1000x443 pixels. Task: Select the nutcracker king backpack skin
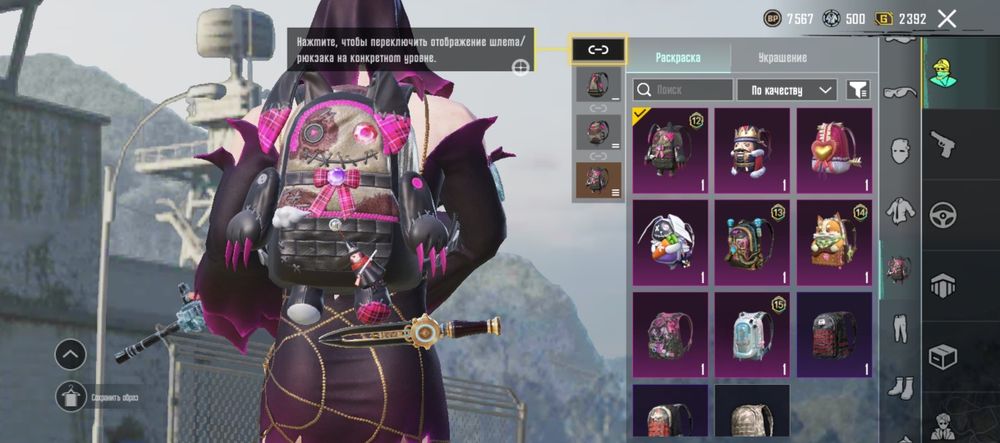pos(752,150)
